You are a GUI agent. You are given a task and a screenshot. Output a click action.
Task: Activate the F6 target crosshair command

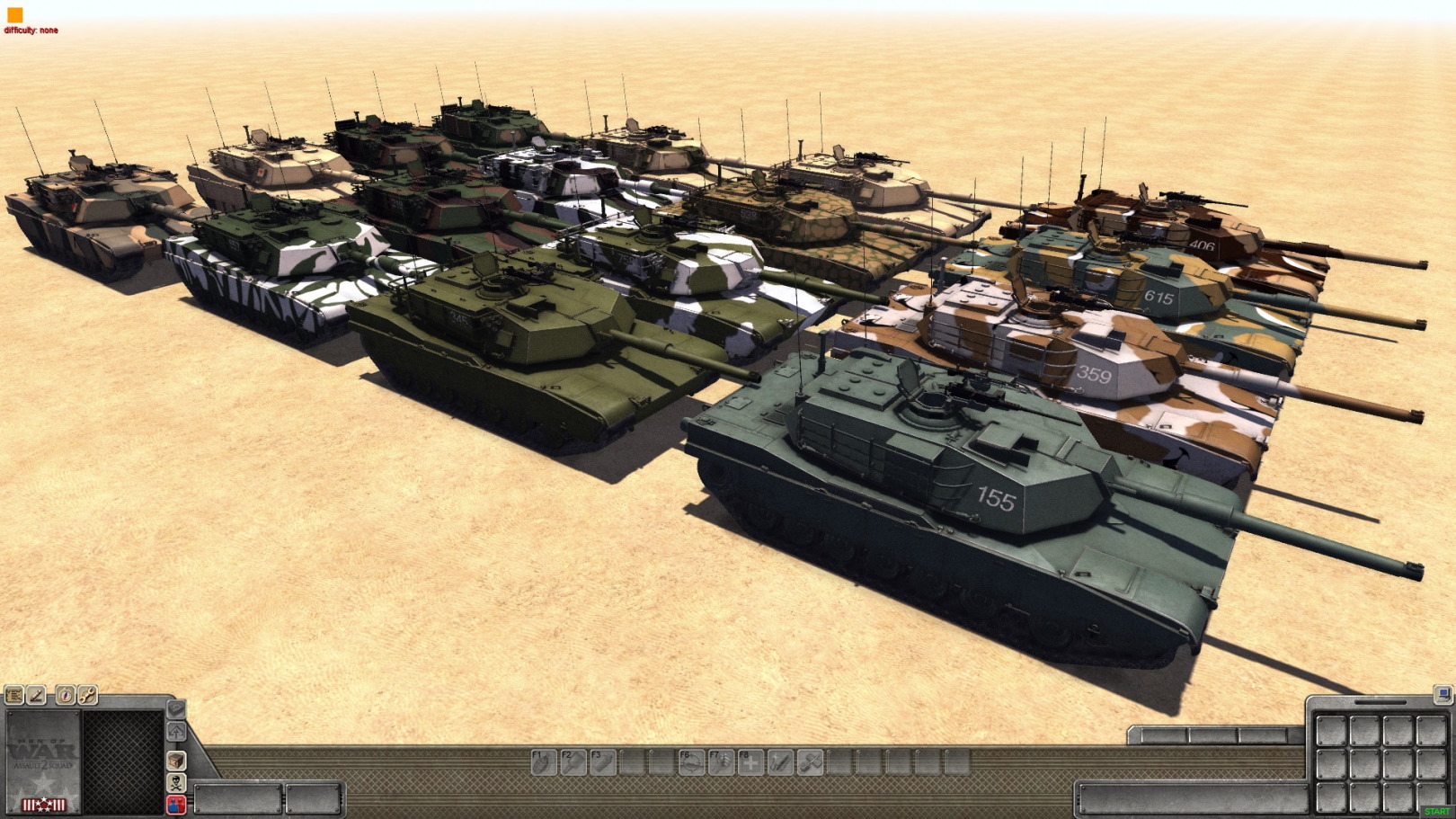coord(691,762)
